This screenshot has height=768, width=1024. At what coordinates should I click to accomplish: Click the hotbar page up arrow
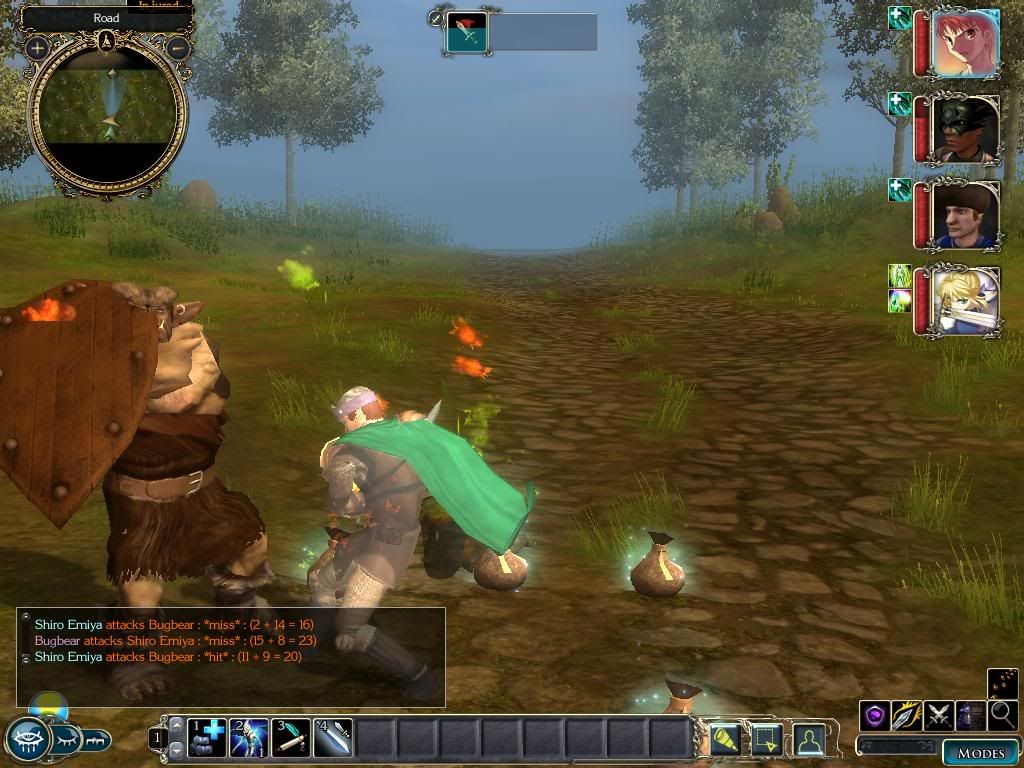click(x=177, y=726)
